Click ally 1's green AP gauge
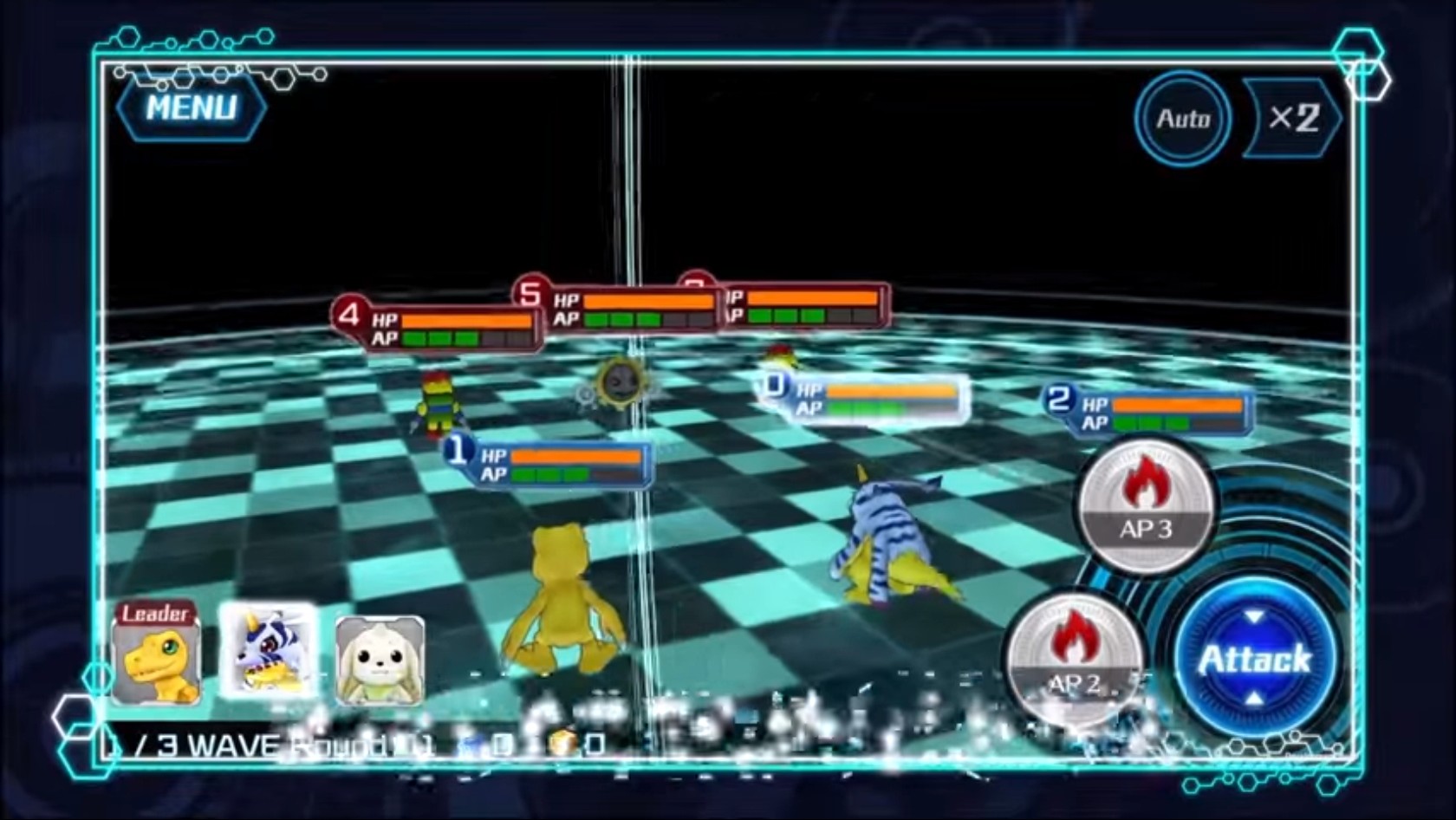Screen dimensions: 1456x820 coord(550,475)
